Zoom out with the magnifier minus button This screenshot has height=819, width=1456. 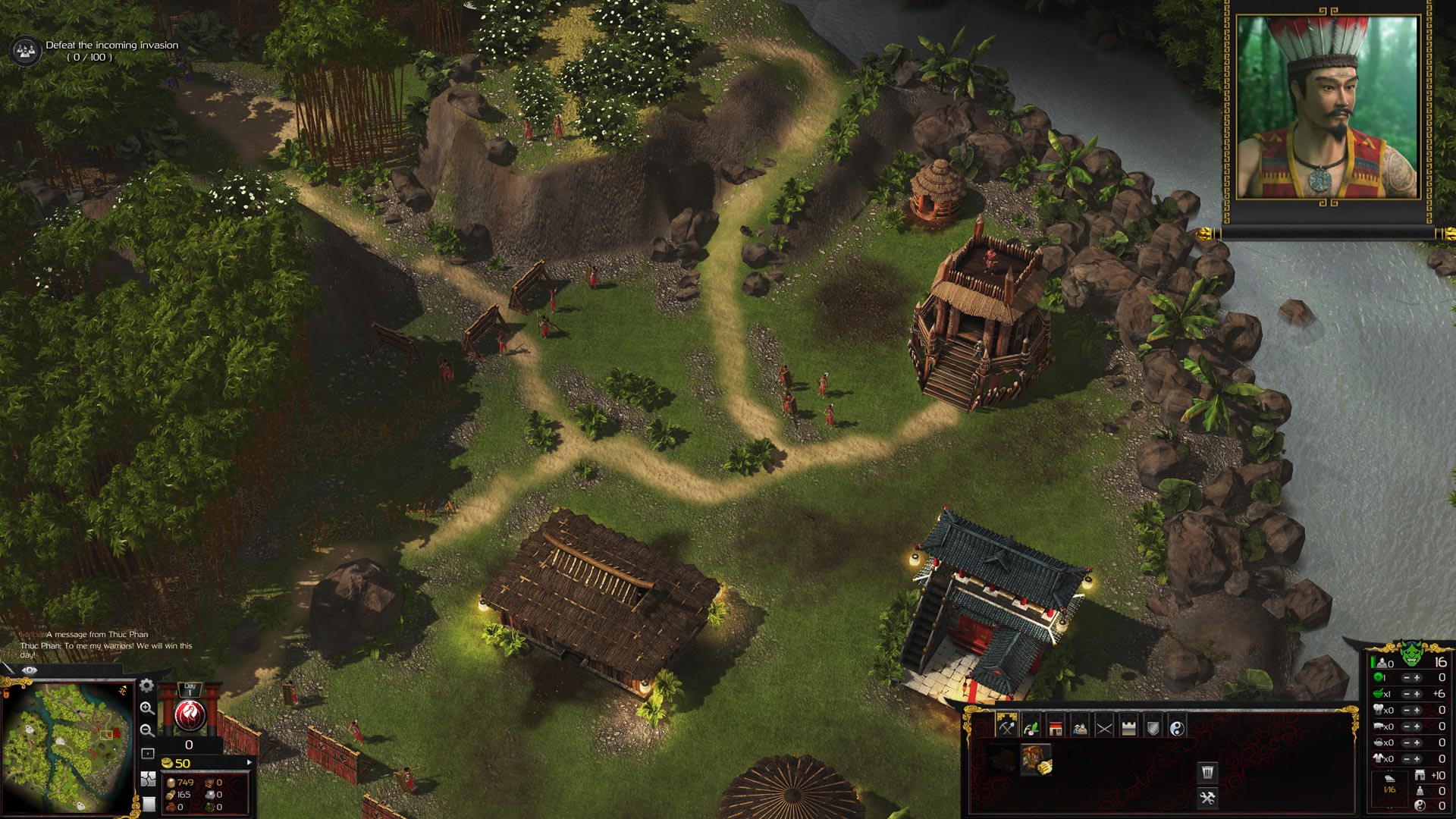(147, 730)
